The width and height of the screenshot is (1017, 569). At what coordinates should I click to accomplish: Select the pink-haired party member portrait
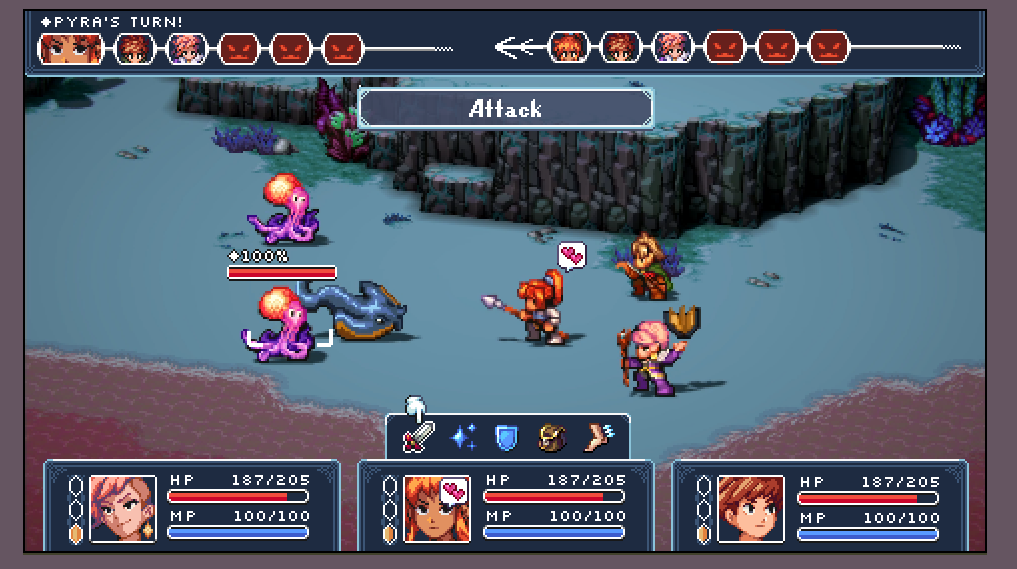(x=123, y=507)
